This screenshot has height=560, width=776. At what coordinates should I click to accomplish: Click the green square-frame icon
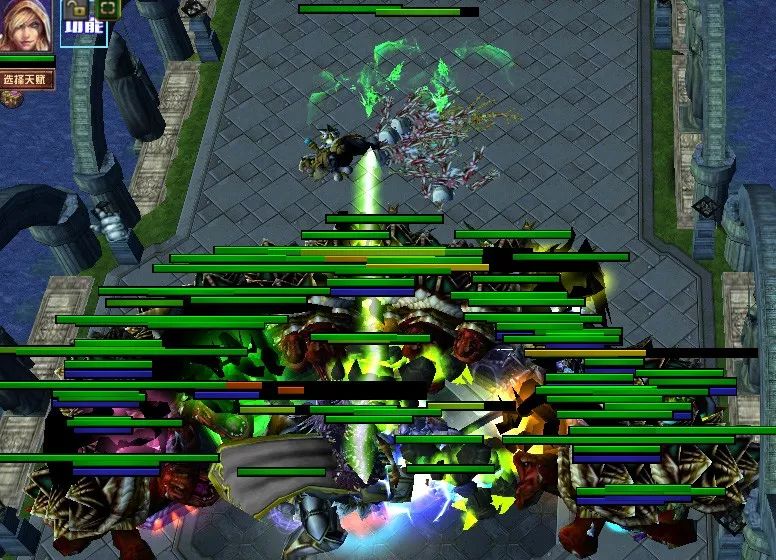click(x=106, y=10)
